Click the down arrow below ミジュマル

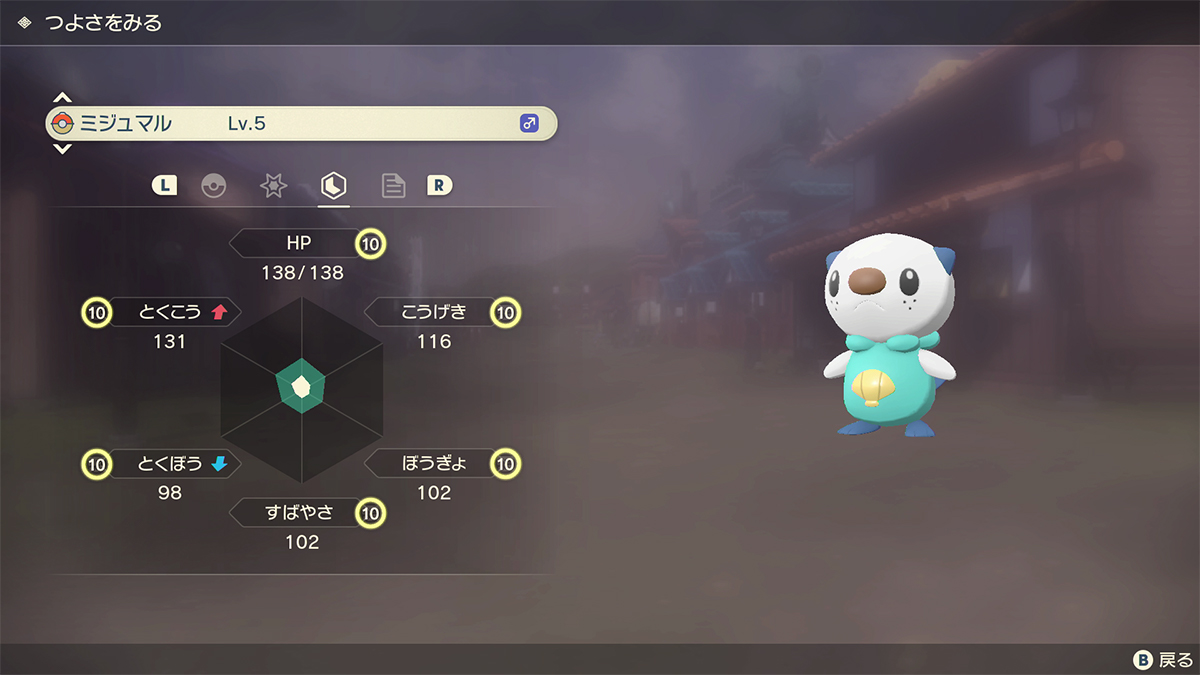(x=62, y=149)
